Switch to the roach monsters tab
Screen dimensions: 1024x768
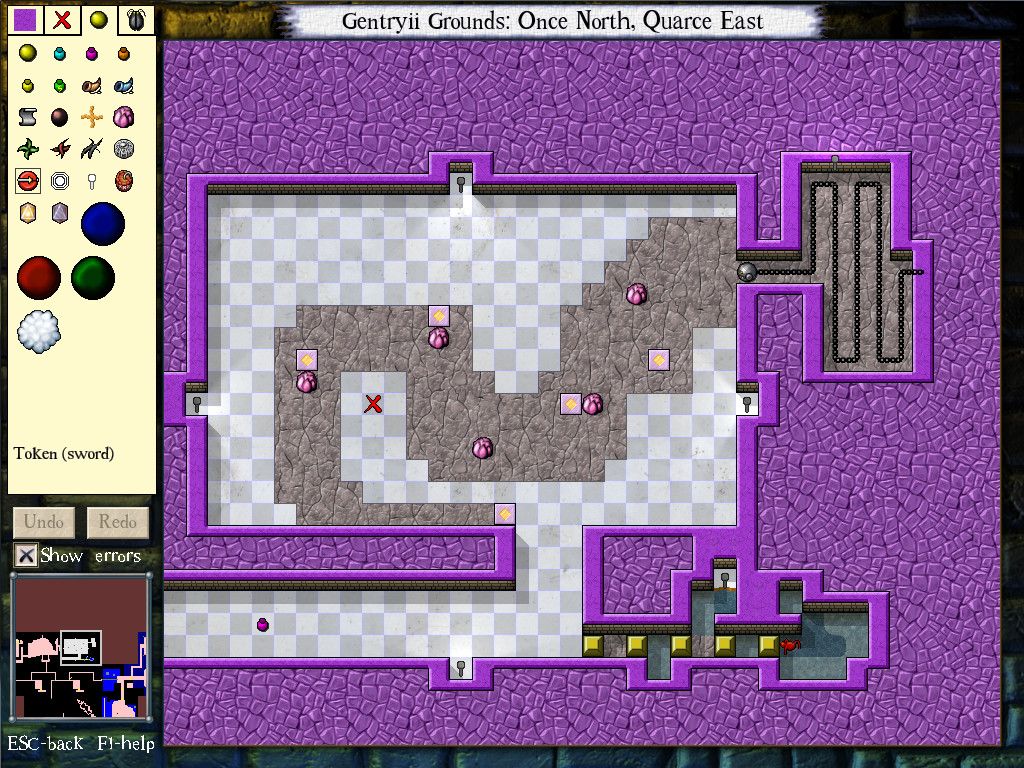point(134,19)
